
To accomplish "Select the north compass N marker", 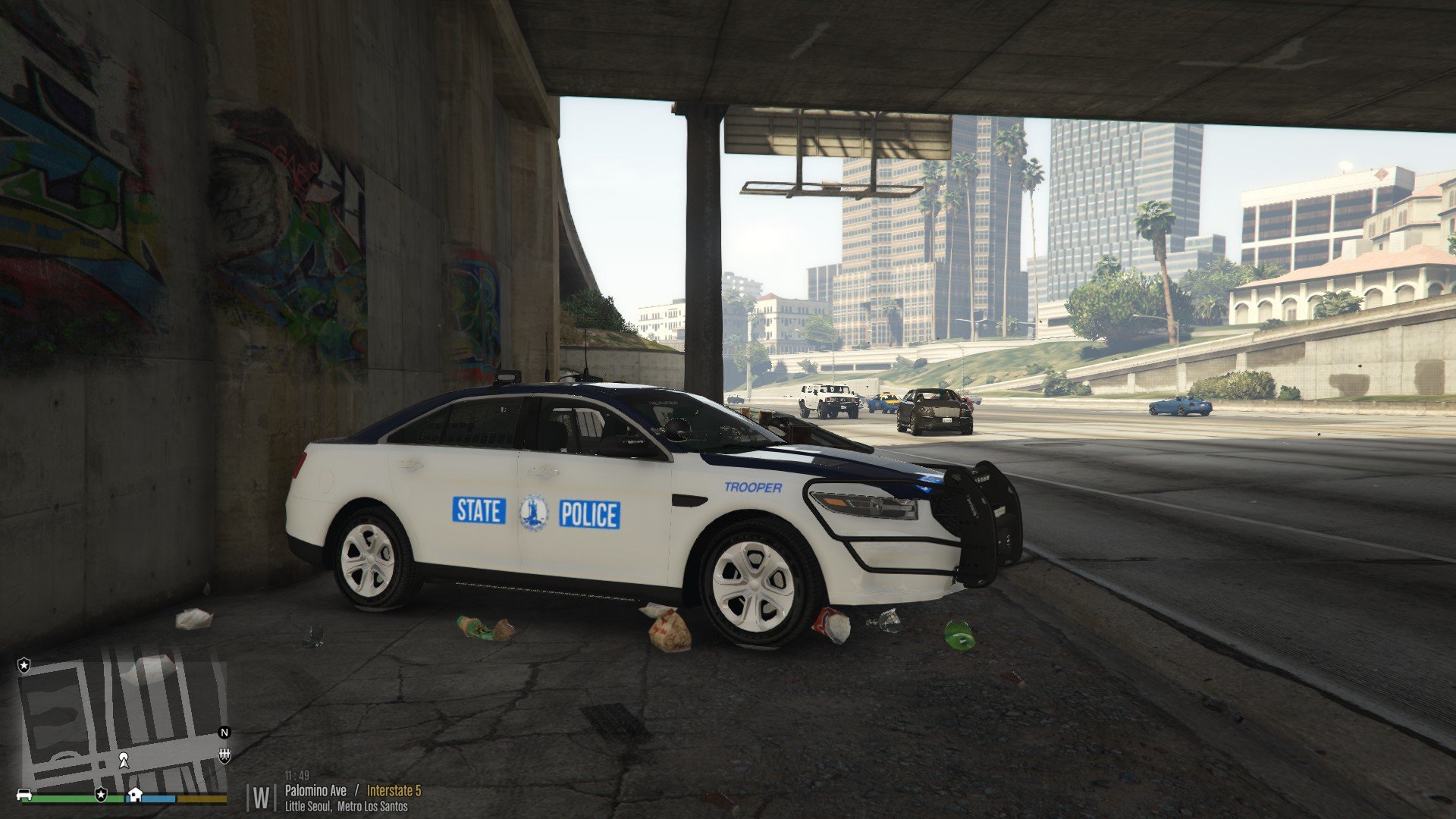I will (224, 733).
